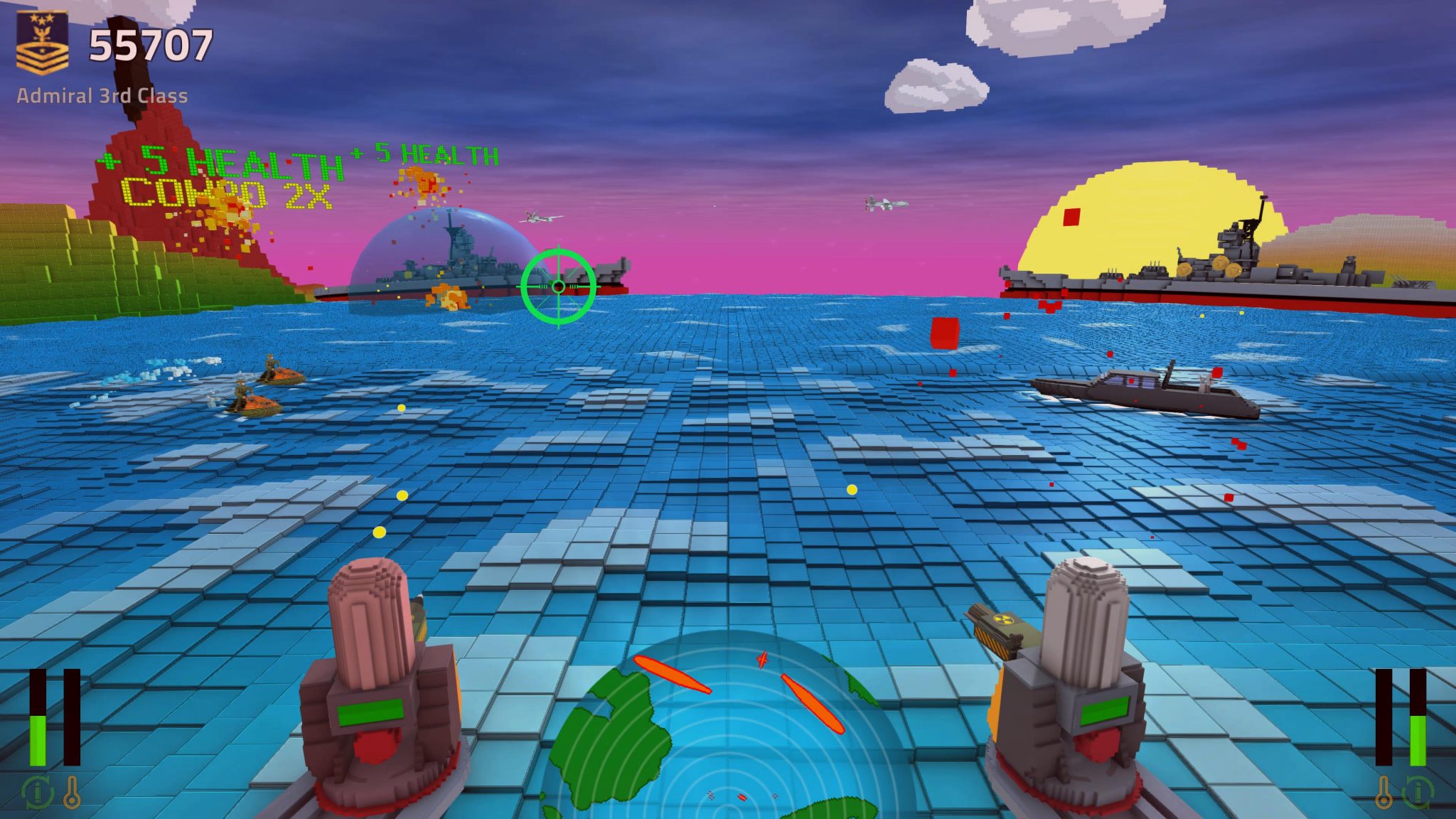Screen dimensions: 1456x819
Task: Click the reload ammo icon below the left bar
Action: pos(37,793)
